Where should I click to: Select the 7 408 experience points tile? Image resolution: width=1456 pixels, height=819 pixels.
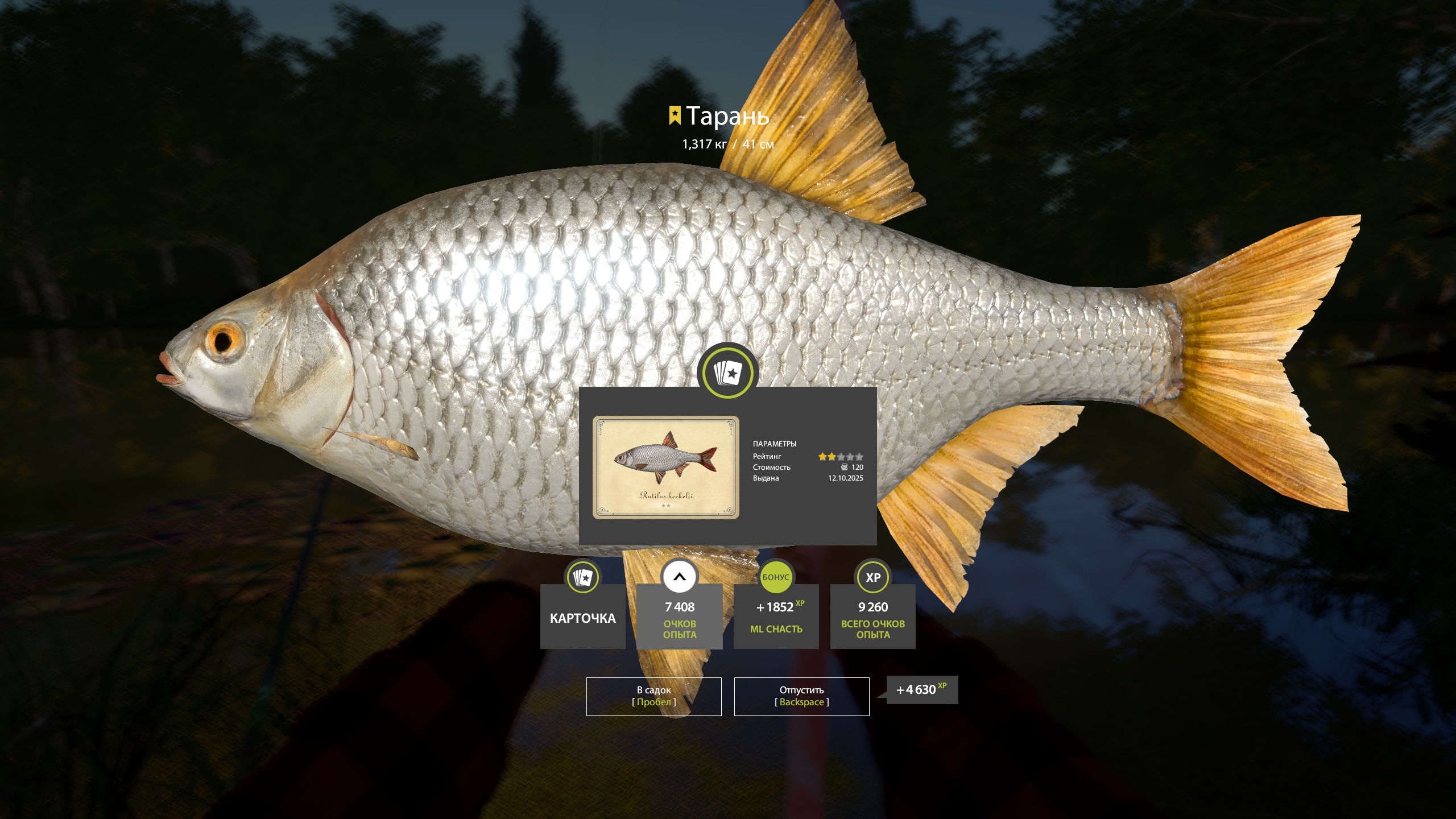point(679,617)
